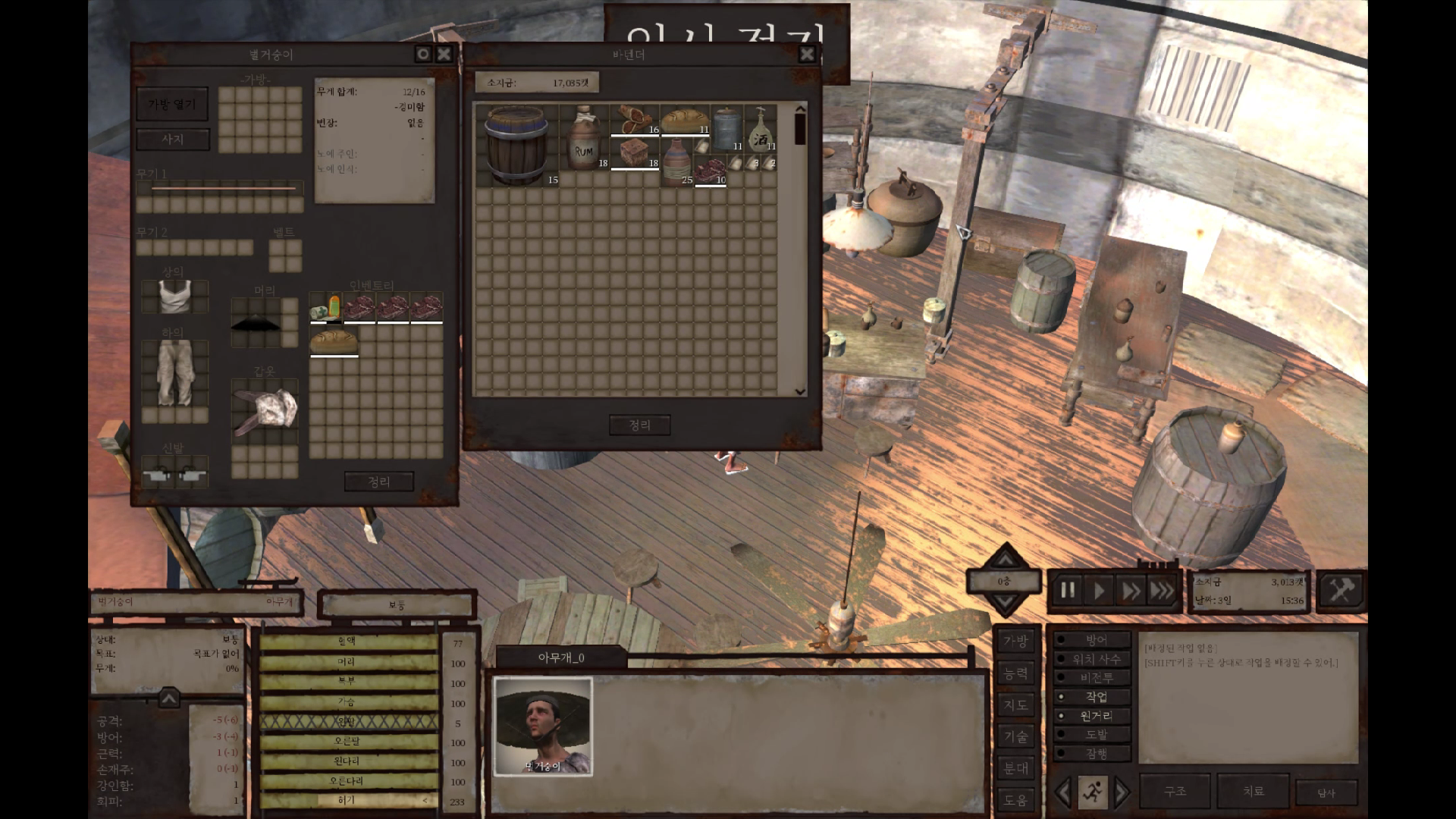Click the 치료 medic button
Image resolution: width=1456 pixels, height=819 pixels.
[x=1253, y=792]
